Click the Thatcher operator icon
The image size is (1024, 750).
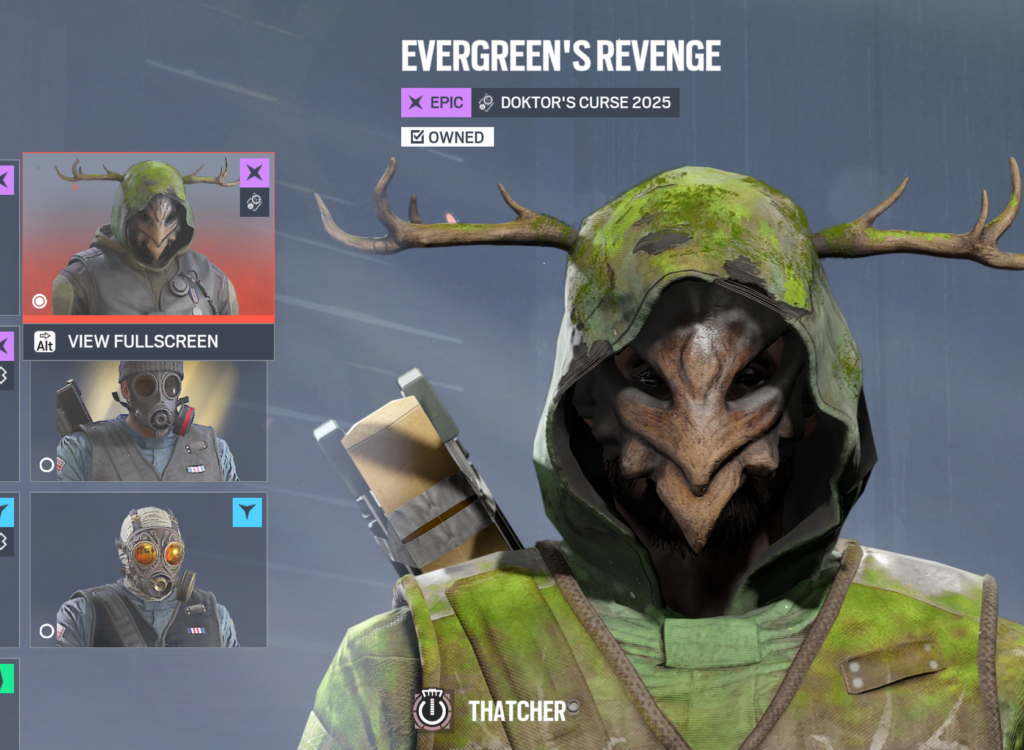coord(432,710)
